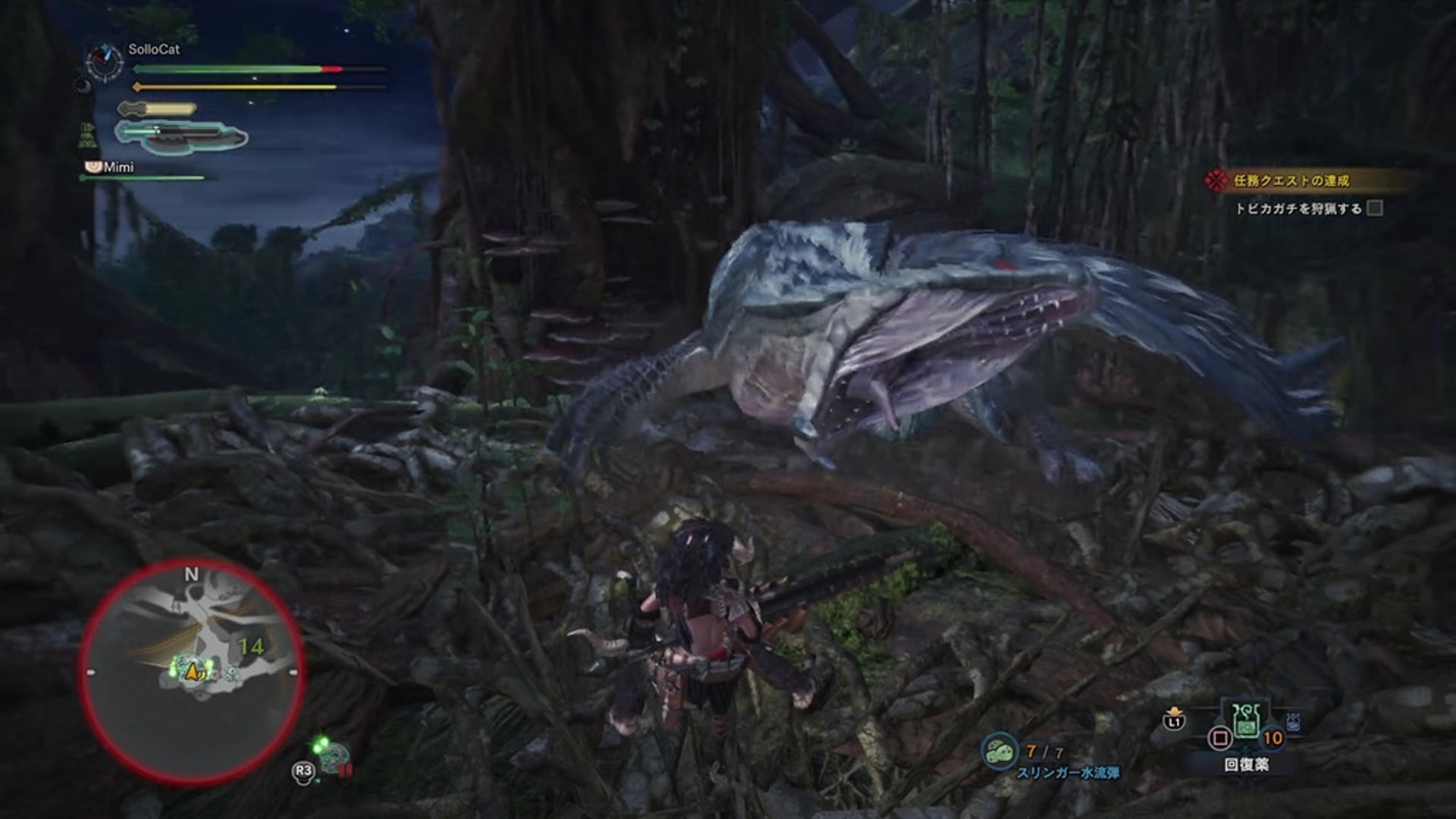The image size is (1456, 819).
Task: Open the 任務クエストの達成 quest tracker header
Action: pyautogui.click(x=1291, y=180)
